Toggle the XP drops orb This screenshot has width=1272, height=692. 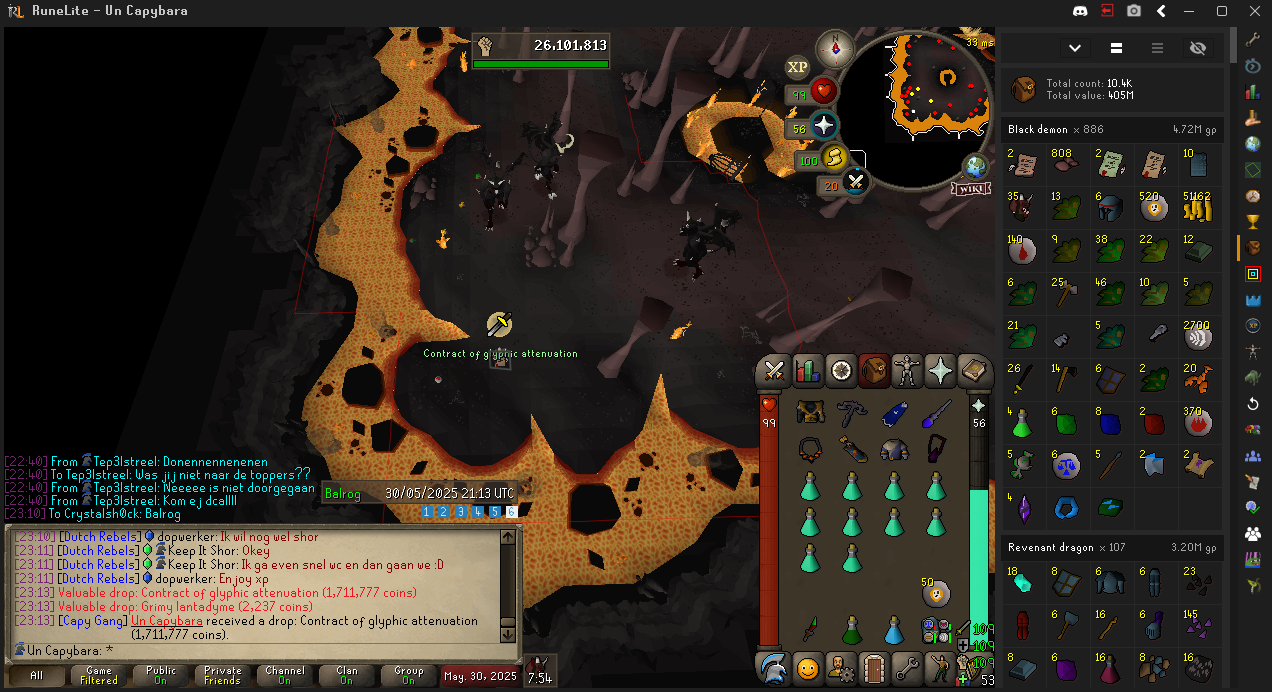tap(797, 67)
